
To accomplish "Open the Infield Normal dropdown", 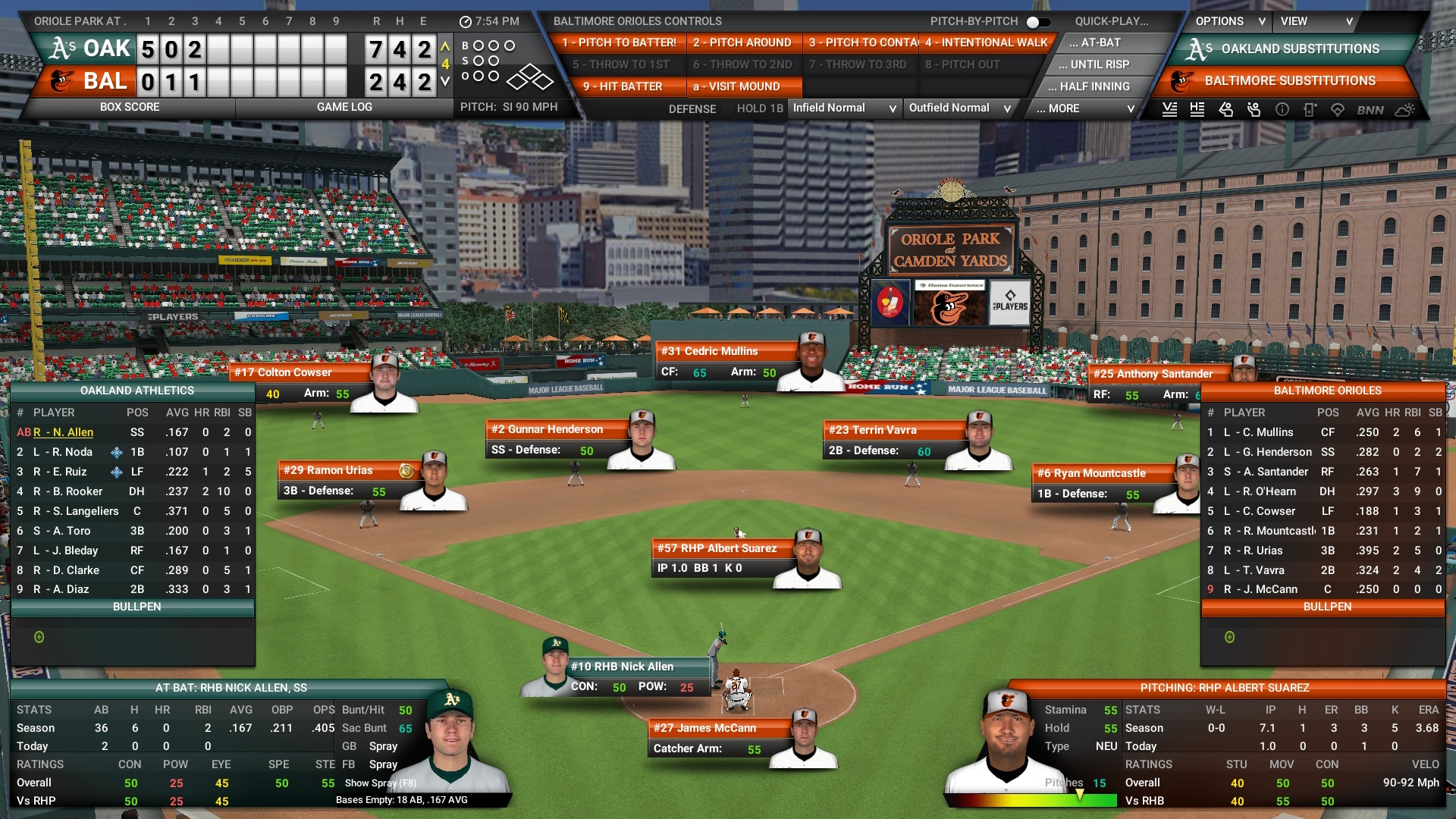I will pyautogui.click(x=844, y=108).
